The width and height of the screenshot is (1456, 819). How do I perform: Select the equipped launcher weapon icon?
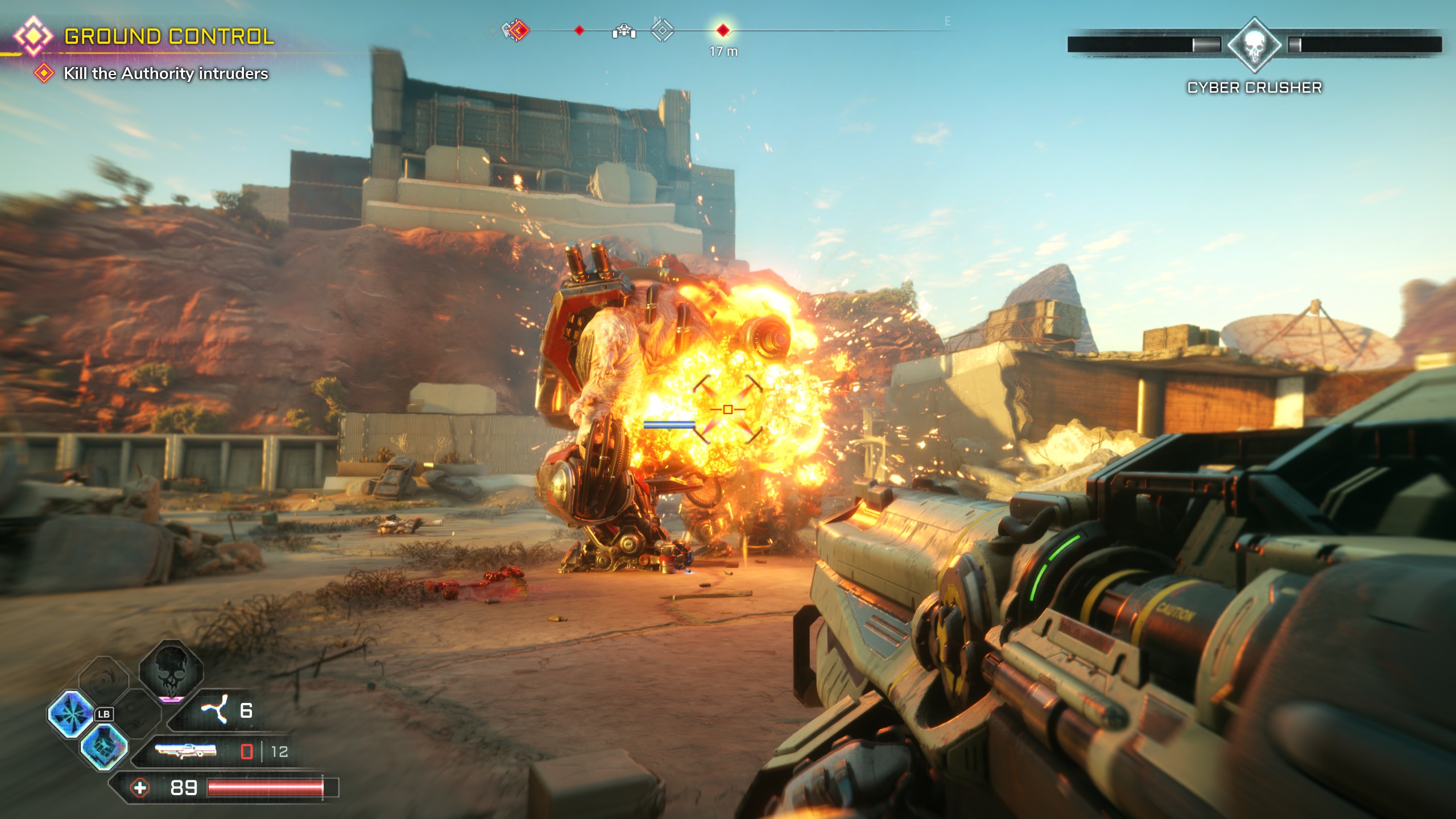pyautogui.click(x=186, y=751)
